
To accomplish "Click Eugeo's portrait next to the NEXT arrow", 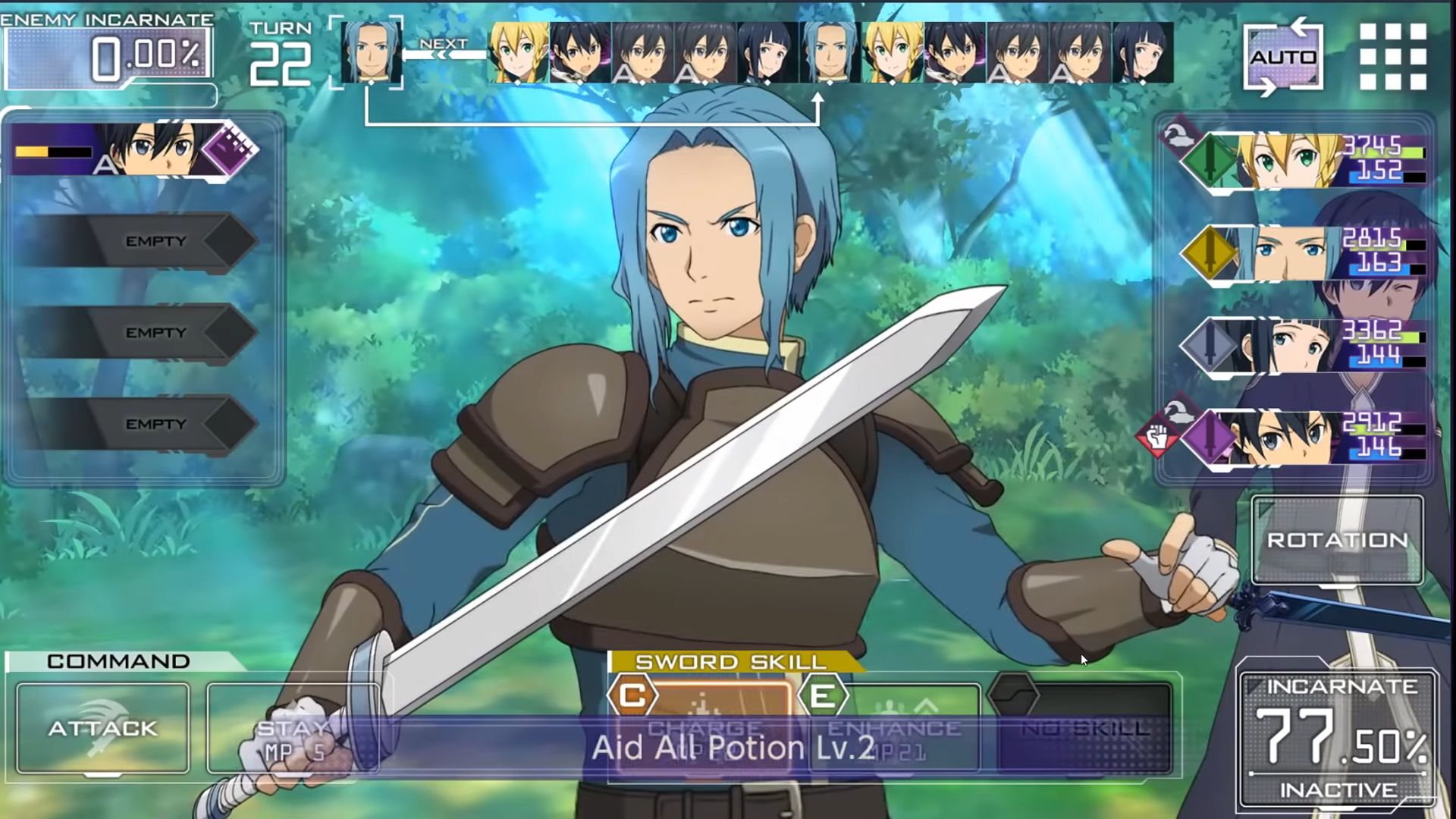I will point(369,51).
